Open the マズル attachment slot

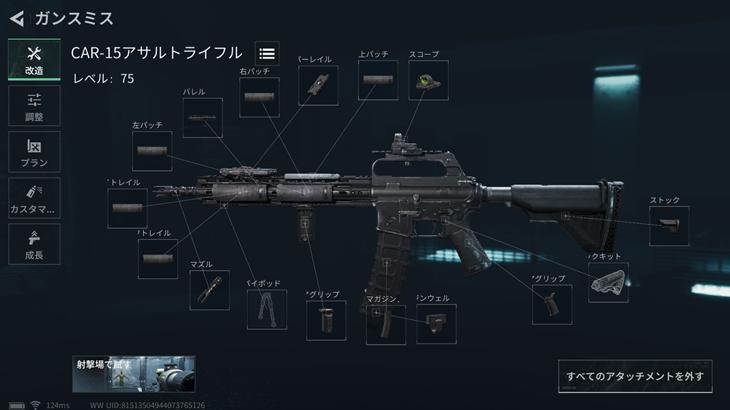(x=209, y=289)
